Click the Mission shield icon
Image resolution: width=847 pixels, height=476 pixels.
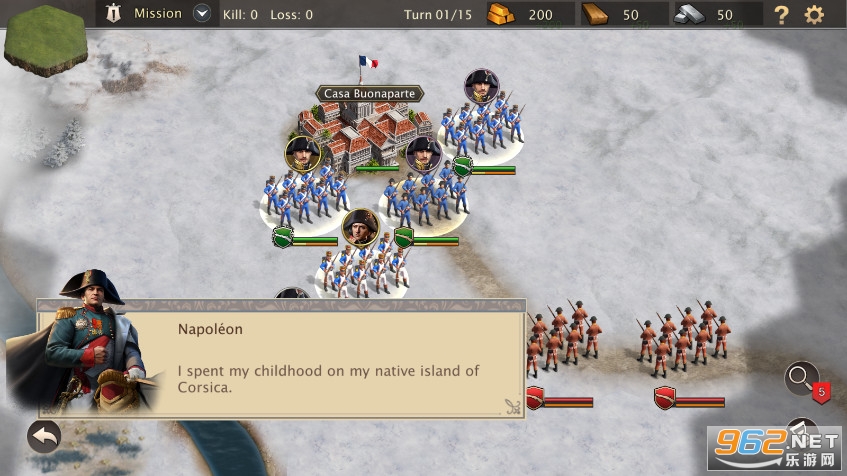pyautogui.click(x=113, y=14)
